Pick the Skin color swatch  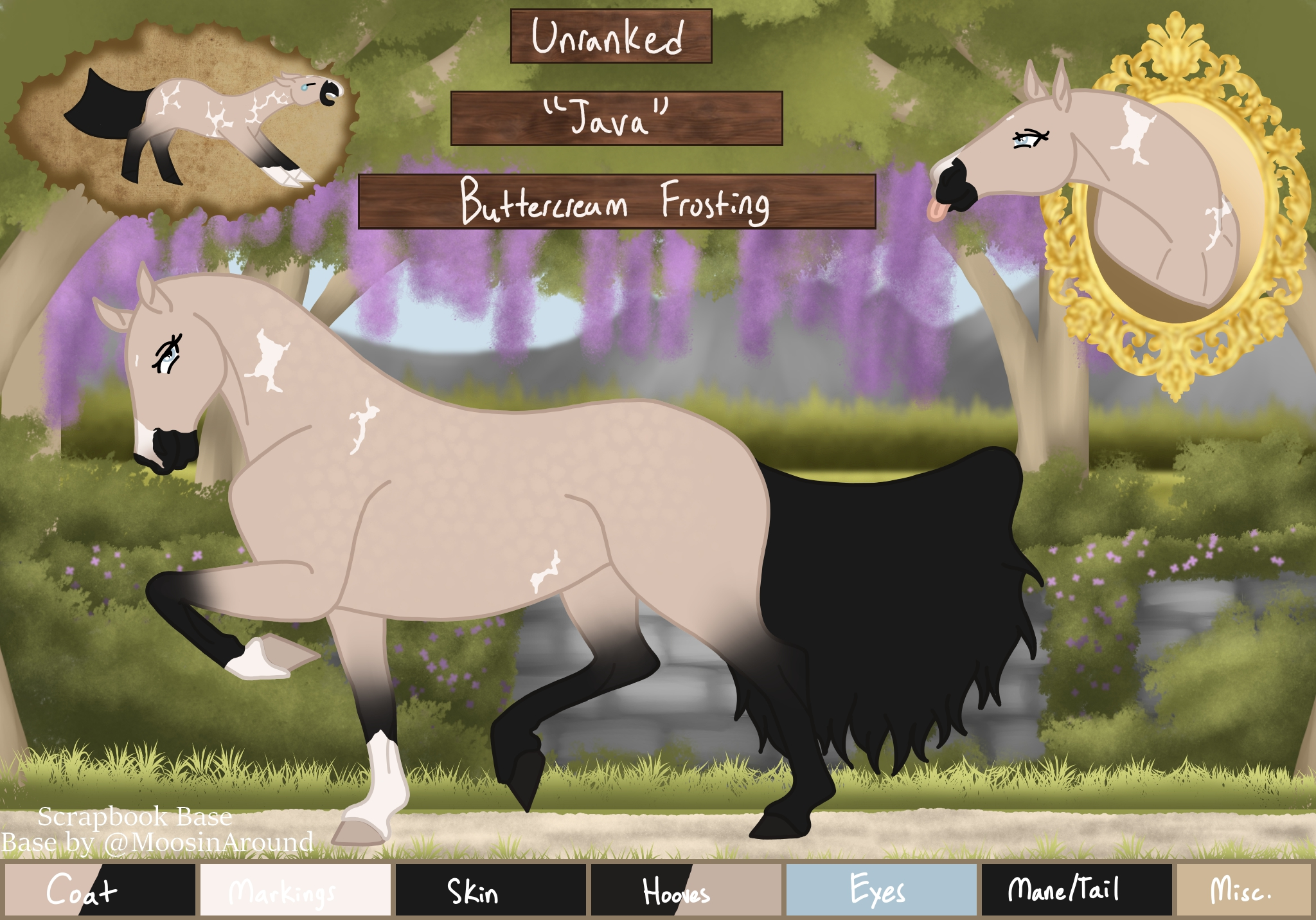[x=491, y=890]
